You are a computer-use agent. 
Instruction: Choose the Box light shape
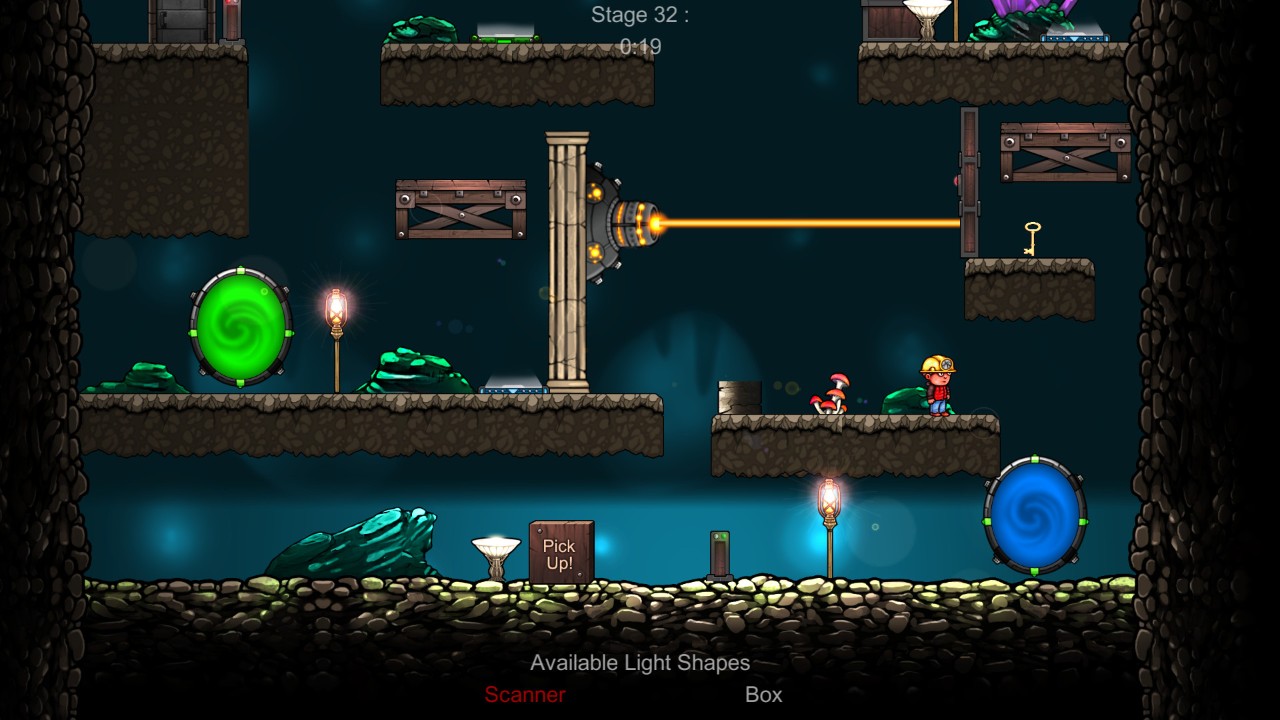(x=763, y=695)
